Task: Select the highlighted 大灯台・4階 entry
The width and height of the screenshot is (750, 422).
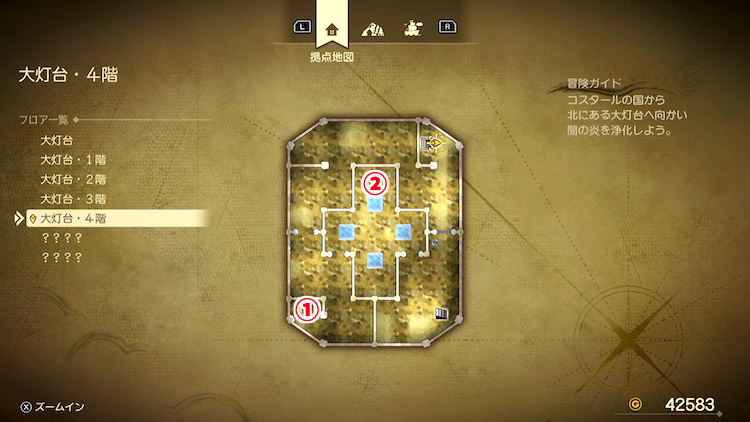Action: coord(73,217)
